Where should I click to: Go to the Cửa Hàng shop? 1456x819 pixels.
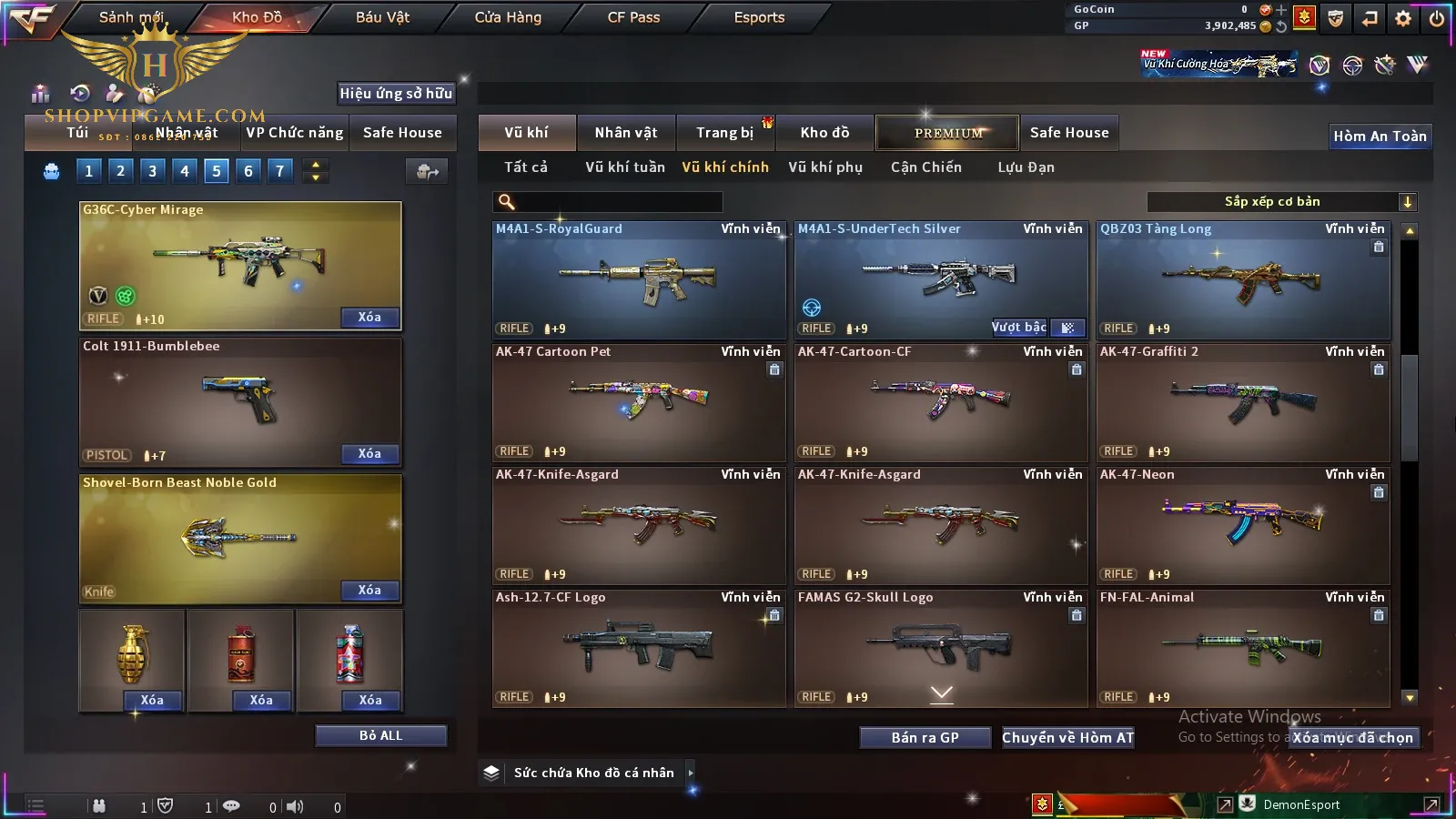click(508, 17)
